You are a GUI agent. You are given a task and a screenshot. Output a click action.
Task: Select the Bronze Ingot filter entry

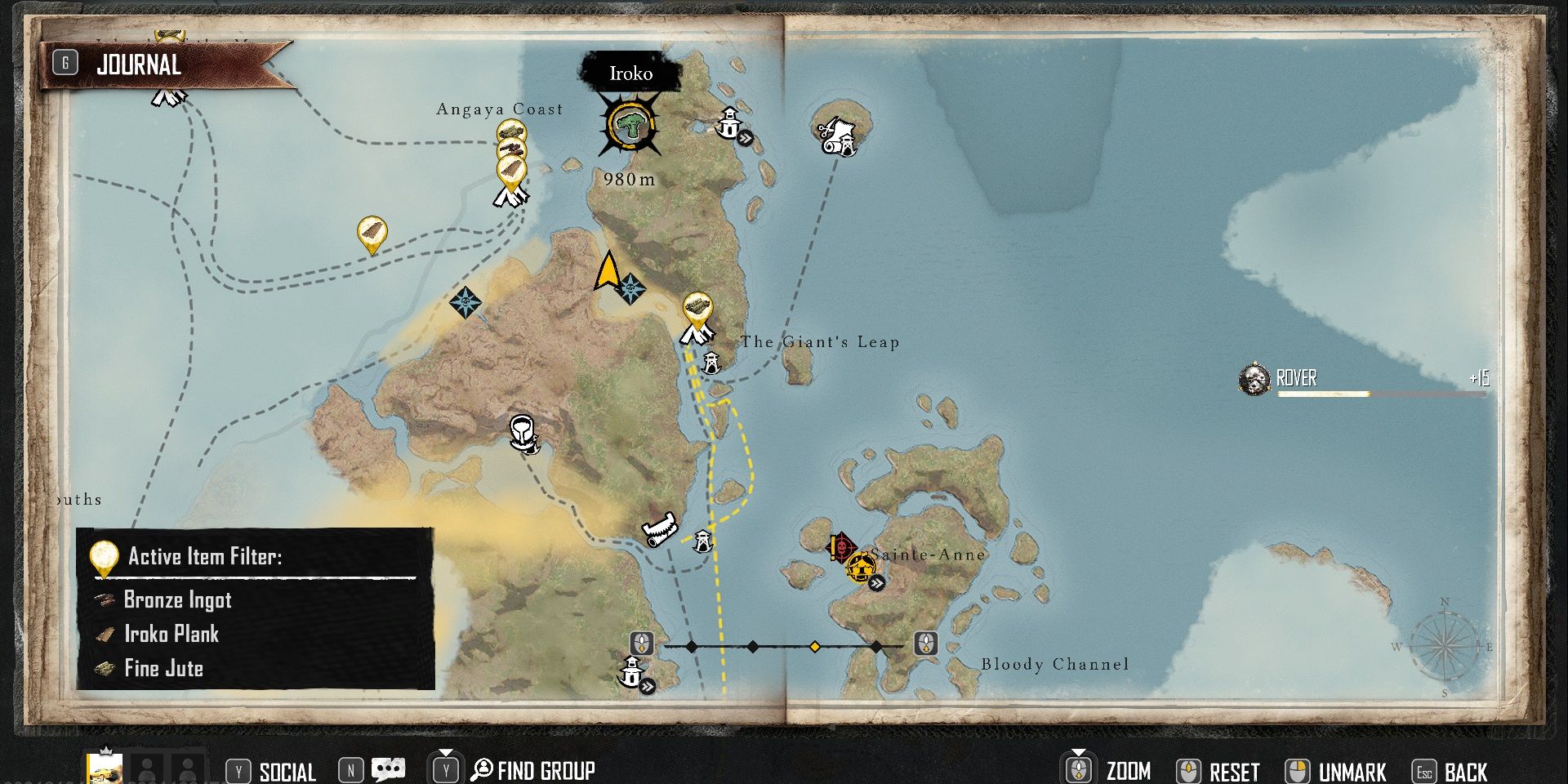177,599
